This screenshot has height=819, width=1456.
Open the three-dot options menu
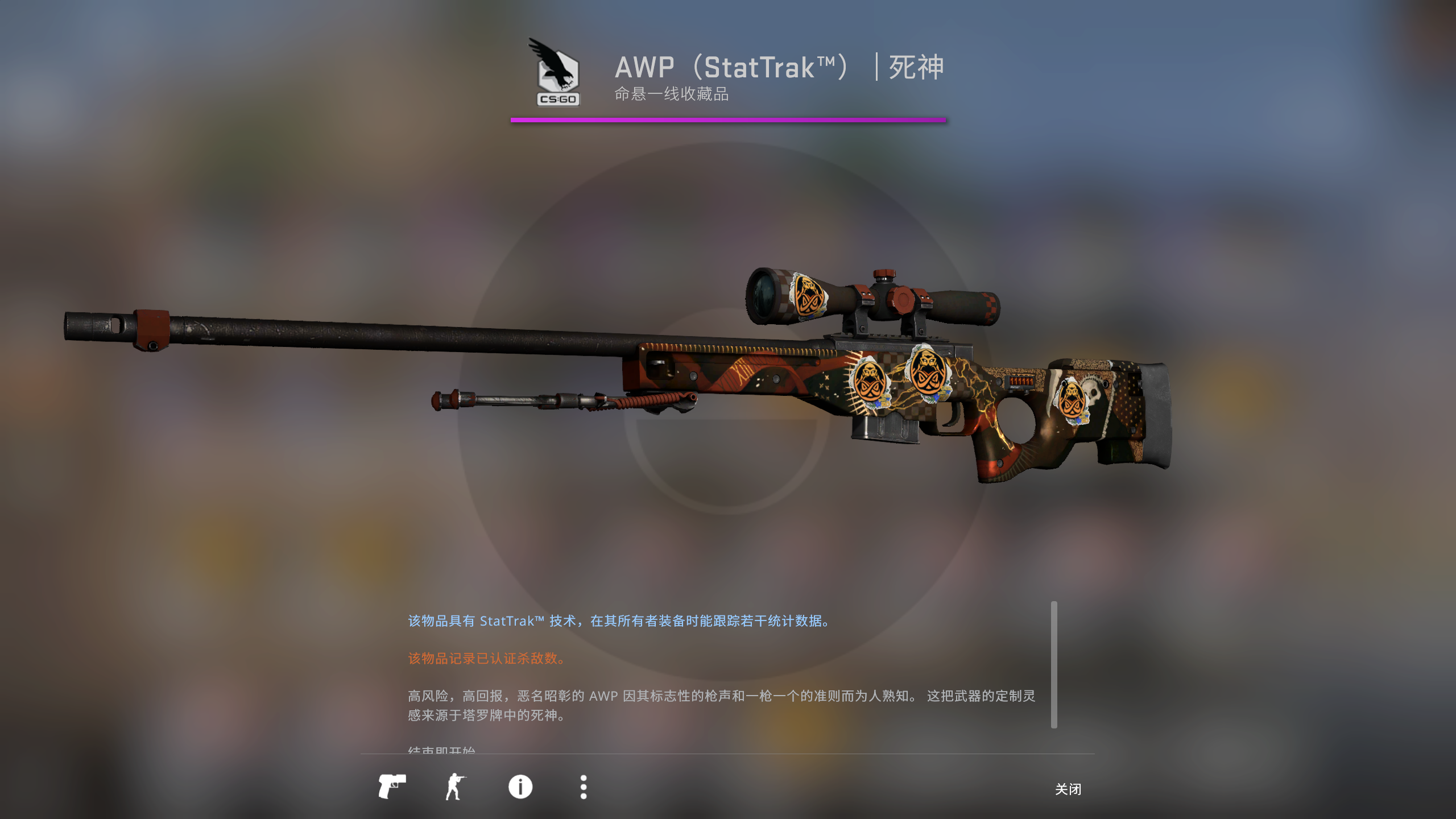tap(583, 787)
